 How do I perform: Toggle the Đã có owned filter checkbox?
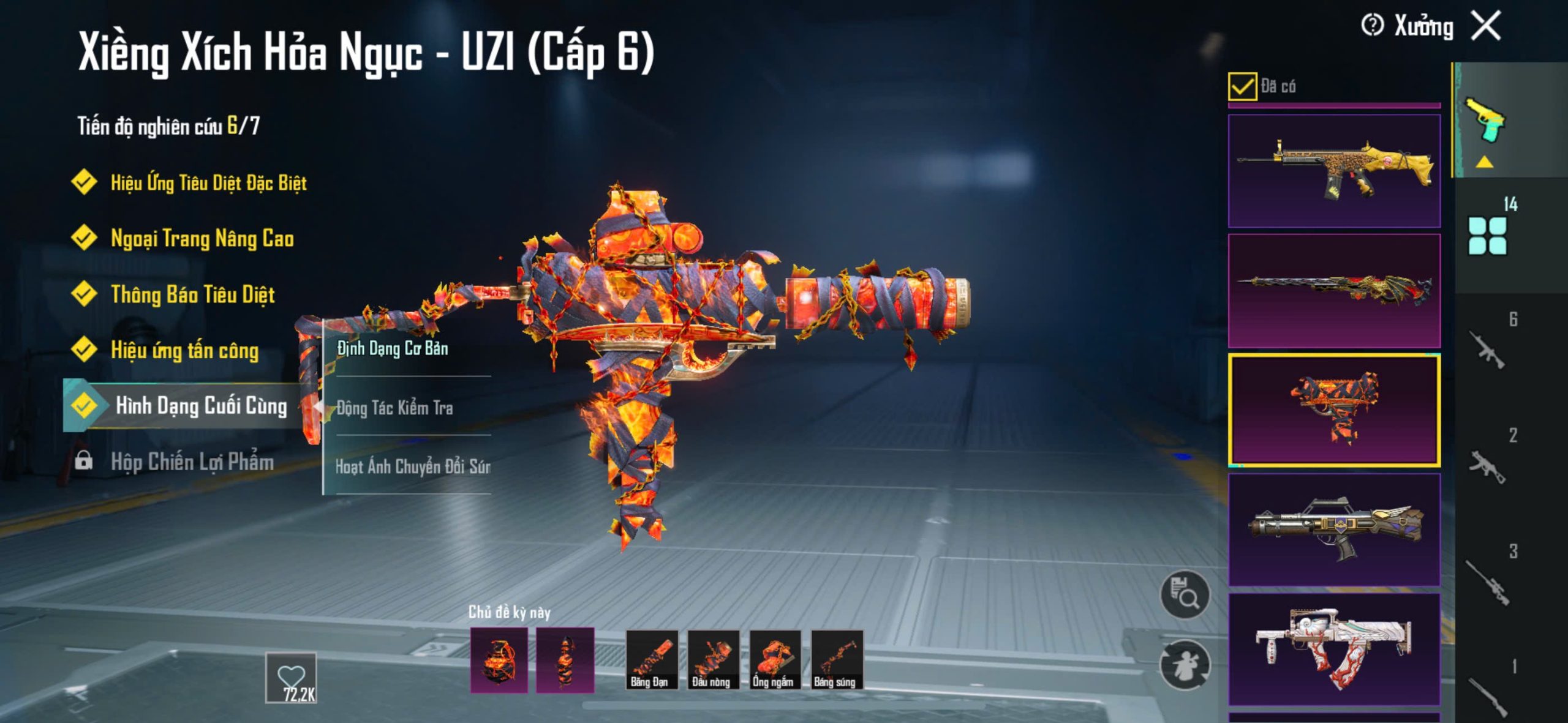coord(1242,86)
